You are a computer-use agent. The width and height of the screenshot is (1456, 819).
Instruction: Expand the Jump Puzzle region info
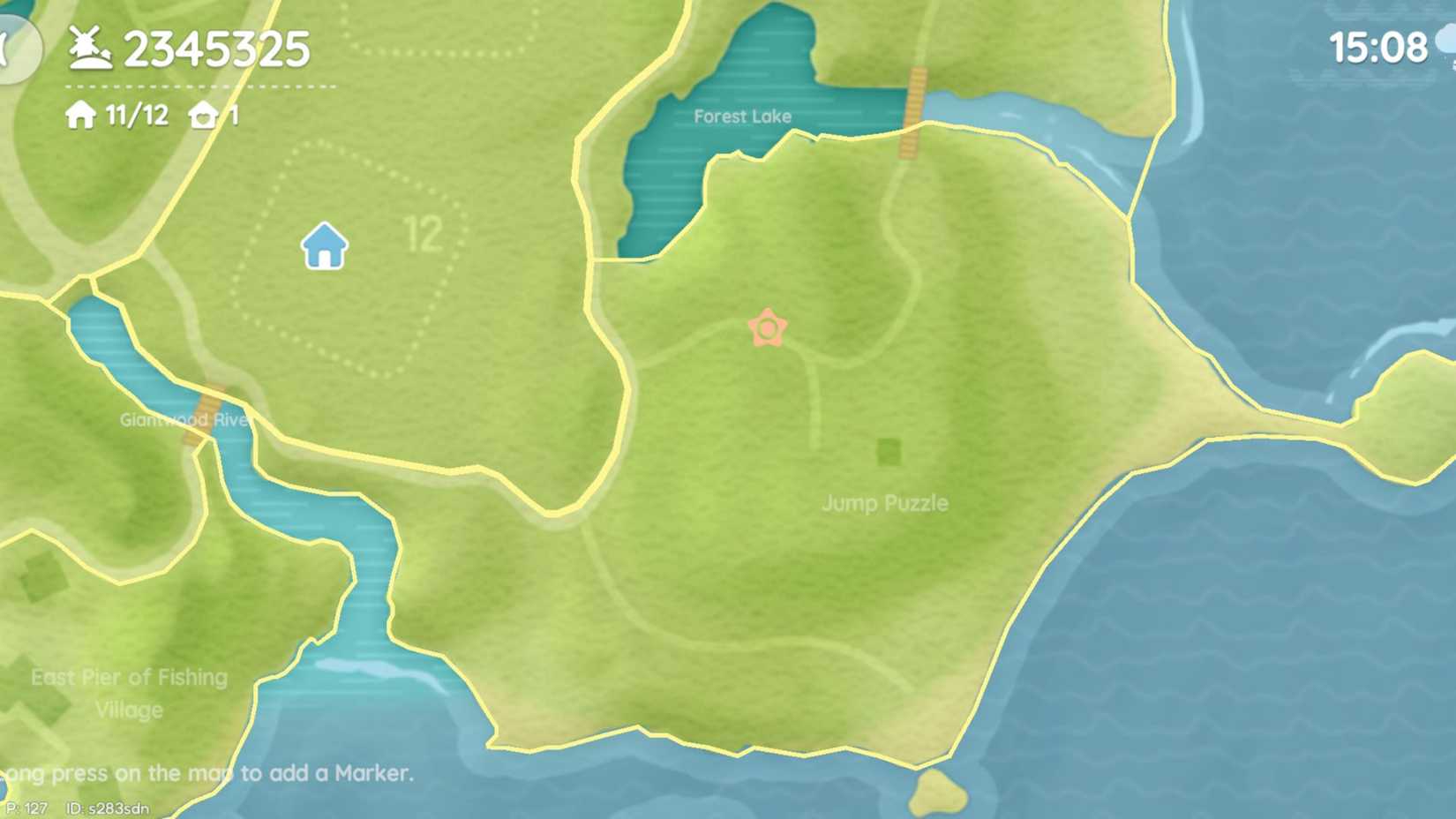click(886, 504)
